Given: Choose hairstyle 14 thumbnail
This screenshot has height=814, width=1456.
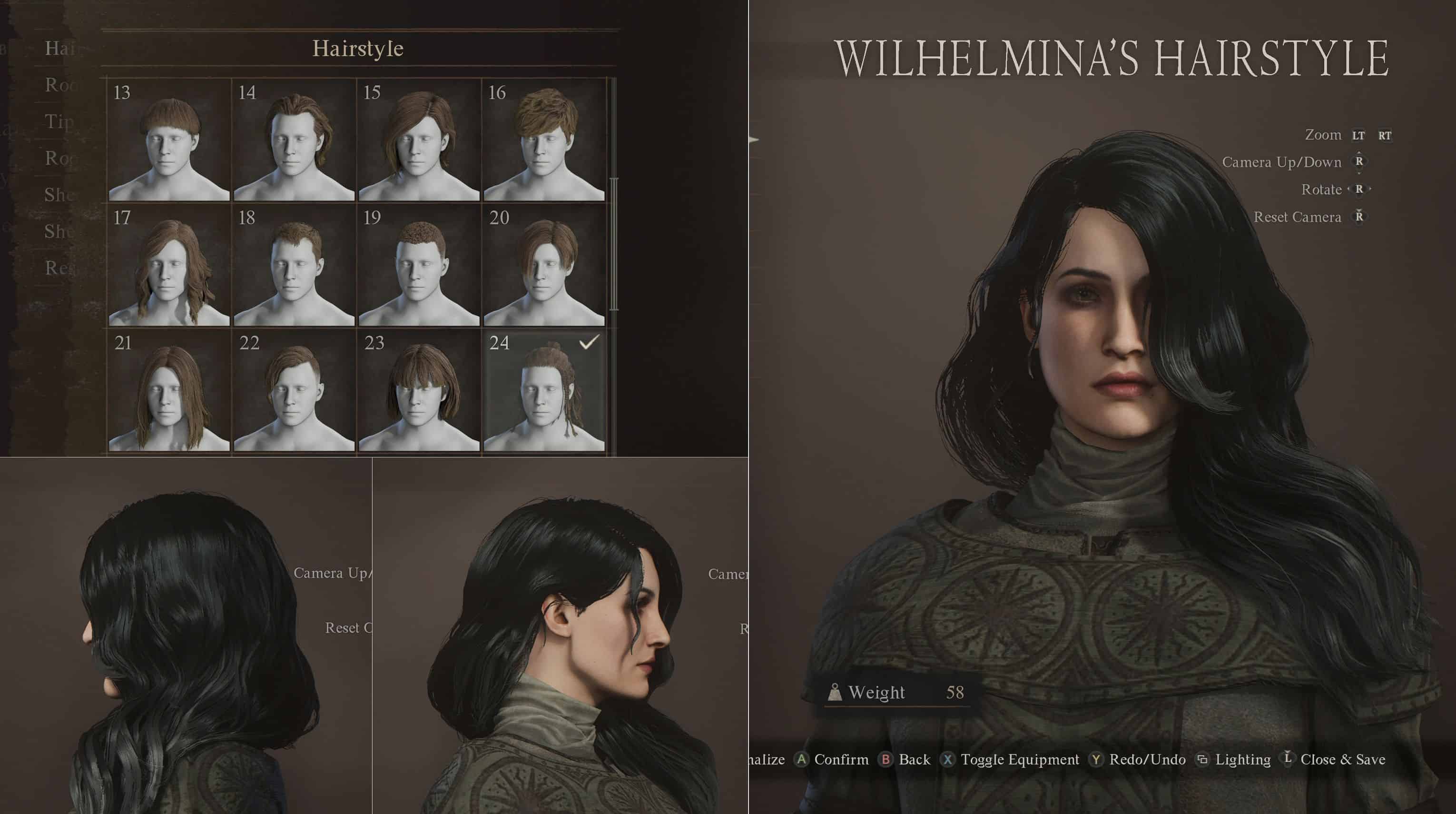Looking at the screenshot, I should [x=294, y=140].
